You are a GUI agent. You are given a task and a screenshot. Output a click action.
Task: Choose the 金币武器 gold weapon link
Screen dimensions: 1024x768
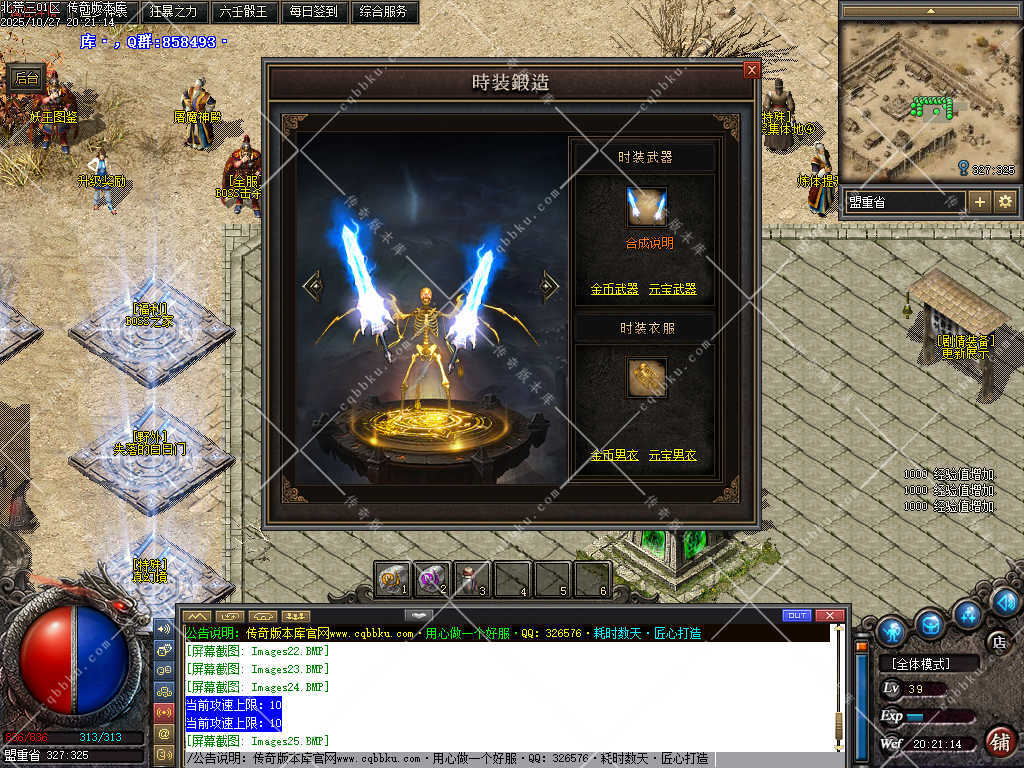[x=614, y=289]
